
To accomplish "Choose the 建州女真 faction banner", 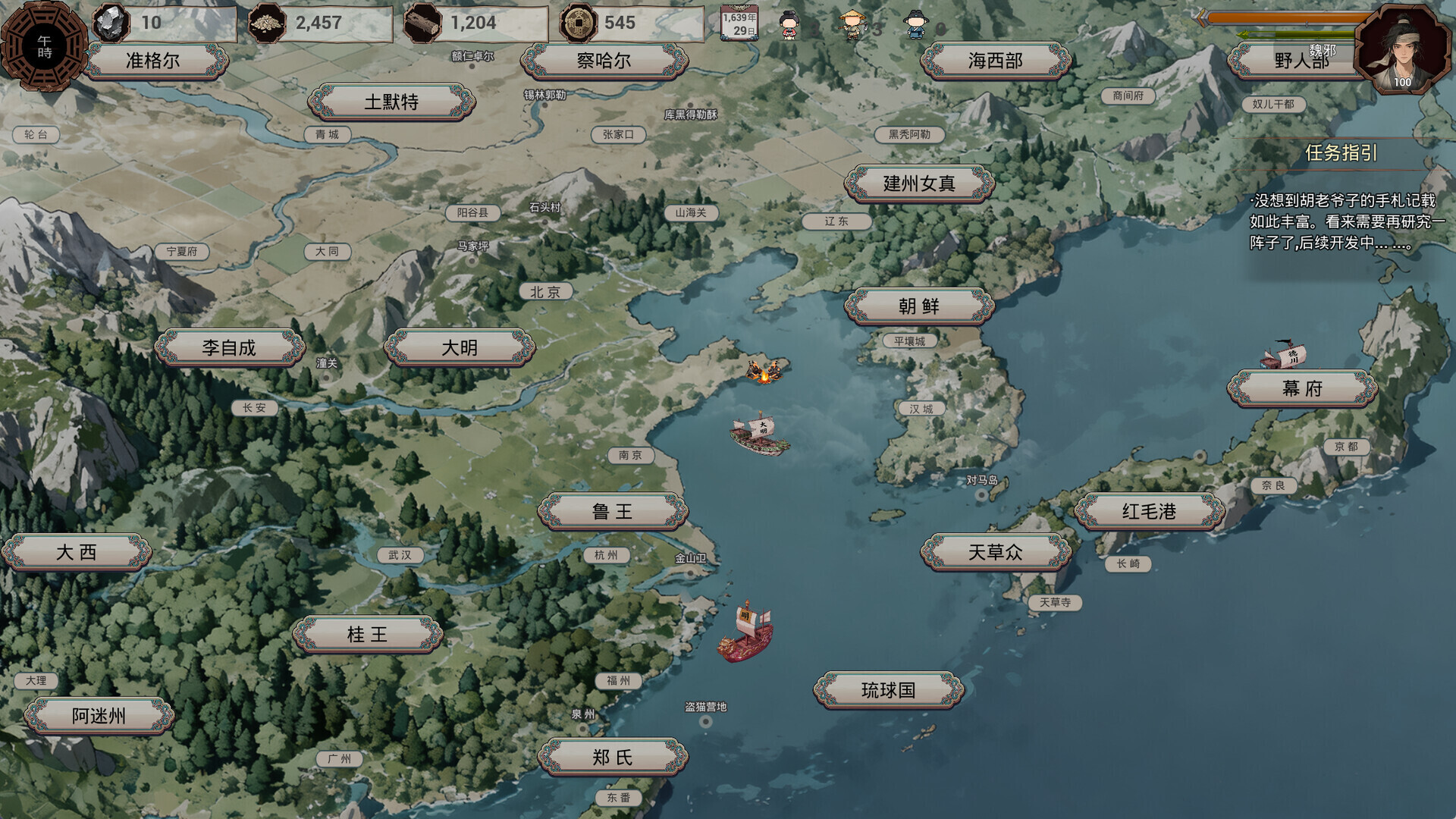I will click(919, 184).
